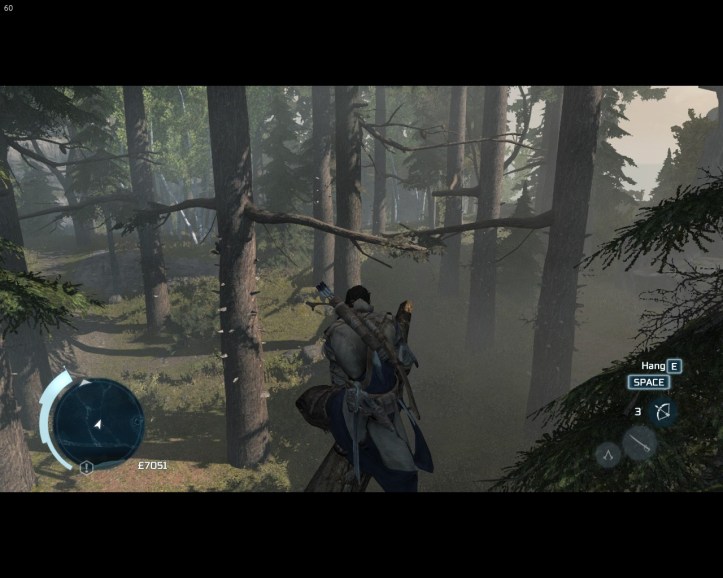Click the hexagon exclamation alert icon
The image size is (723, 578).
pyautogui.click(x=87, y=467)
